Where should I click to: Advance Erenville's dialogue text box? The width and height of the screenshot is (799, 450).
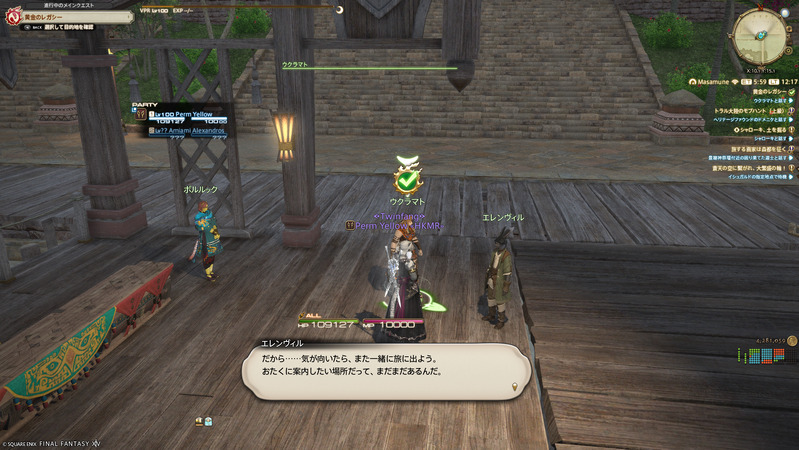(386, 370)
